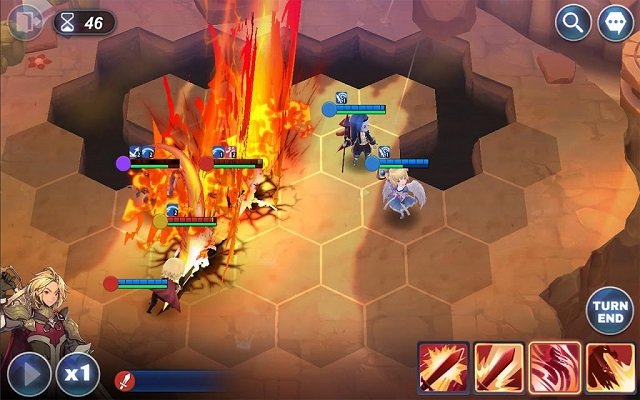End the current turn

coord(609,311)
